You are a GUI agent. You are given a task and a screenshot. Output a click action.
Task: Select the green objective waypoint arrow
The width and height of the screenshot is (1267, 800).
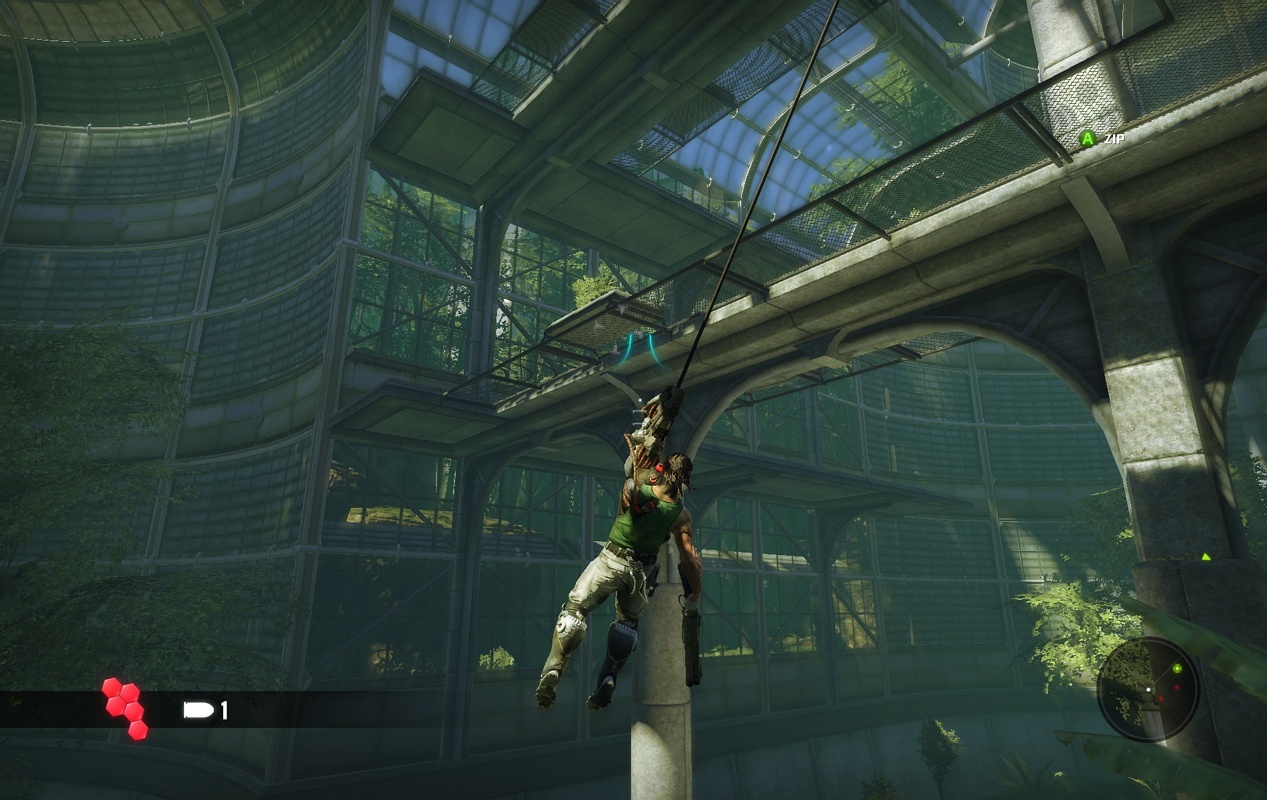1205,557
